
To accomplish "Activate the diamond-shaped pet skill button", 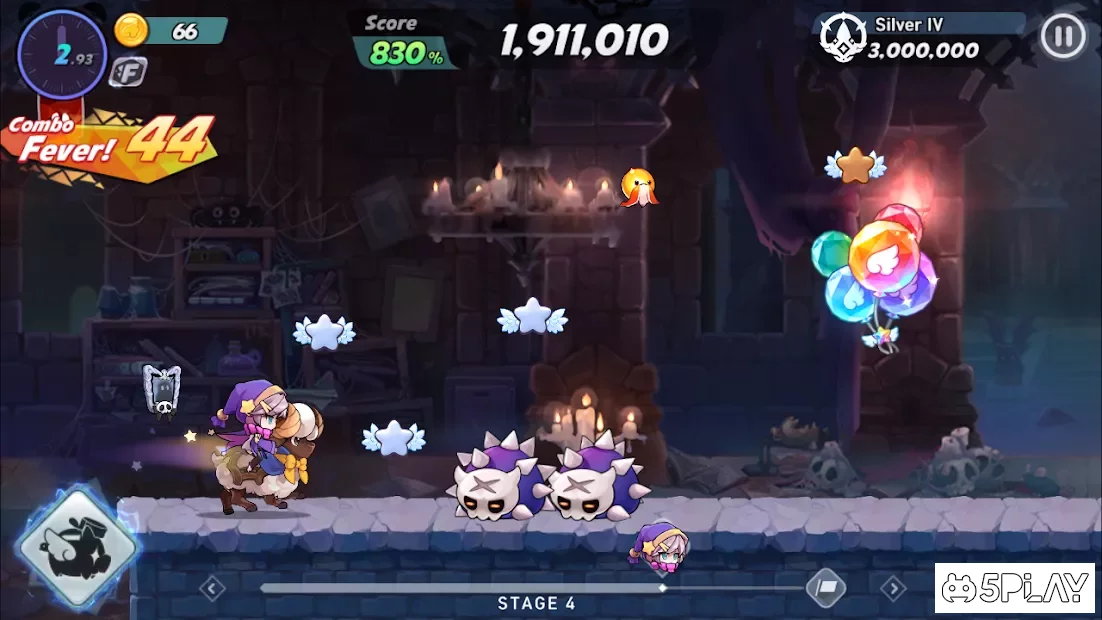I will (76, 546).
